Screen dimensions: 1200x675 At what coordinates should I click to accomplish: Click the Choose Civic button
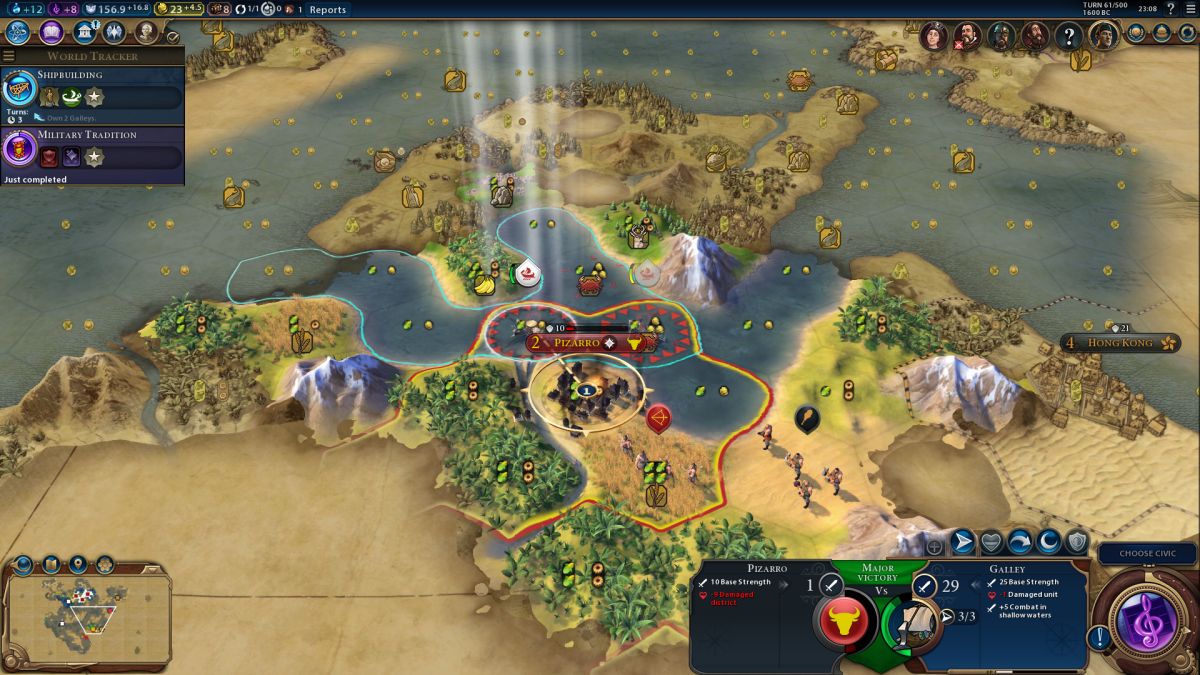pyautogui.click(x=1146, y=553)
